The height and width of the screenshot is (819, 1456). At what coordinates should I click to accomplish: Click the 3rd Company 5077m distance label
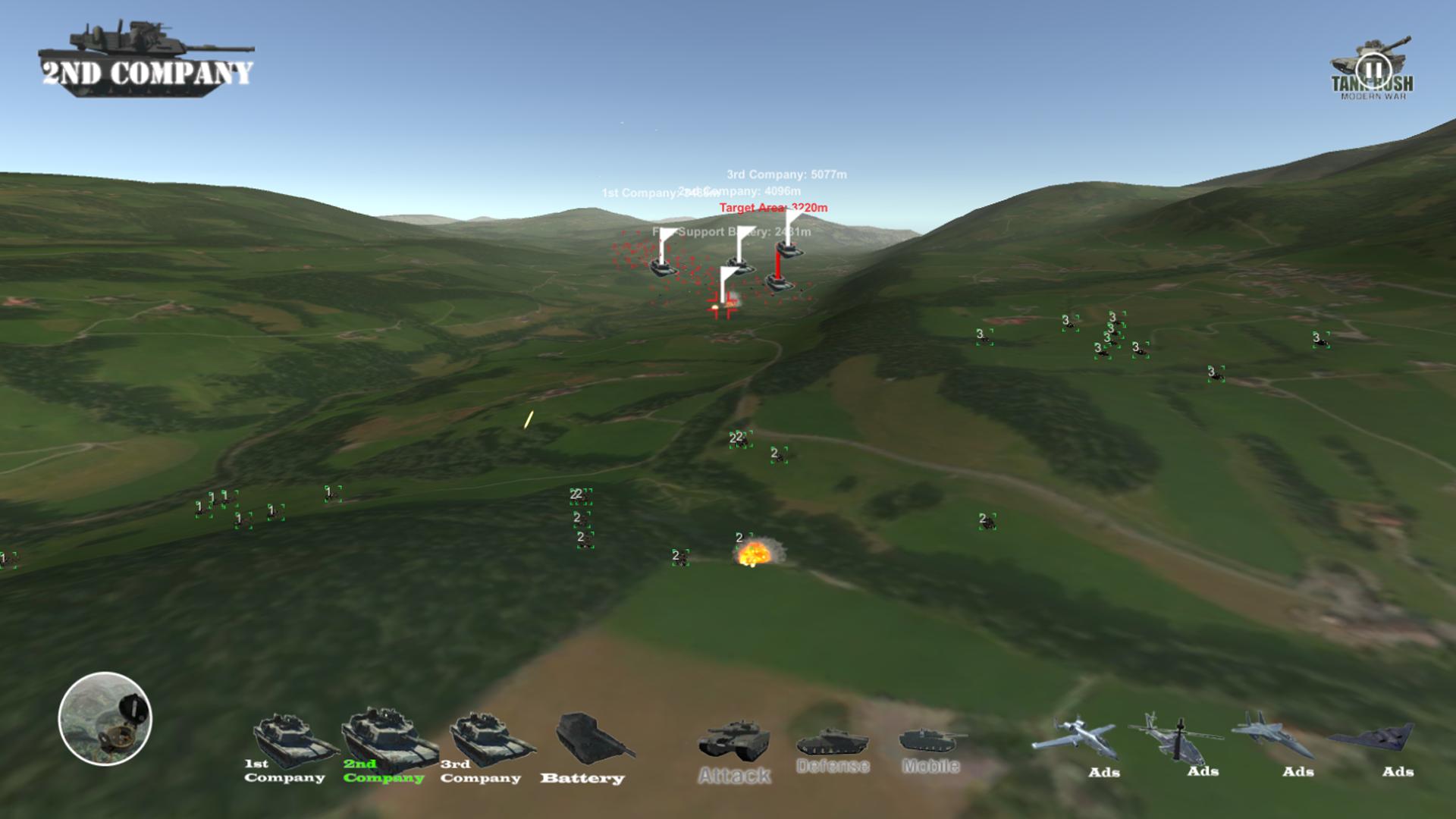click(x=787, y=174)
